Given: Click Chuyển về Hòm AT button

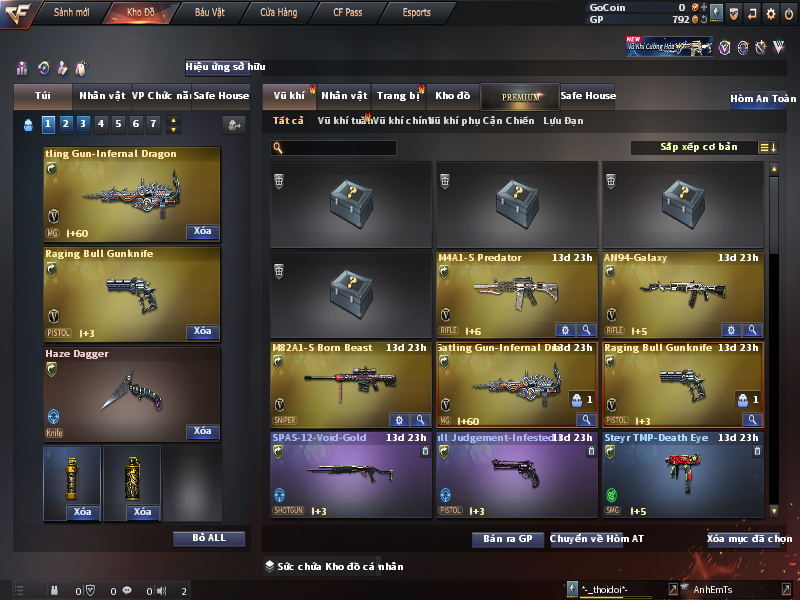Looking at the screenshot, I should click(x=597, y=539).
